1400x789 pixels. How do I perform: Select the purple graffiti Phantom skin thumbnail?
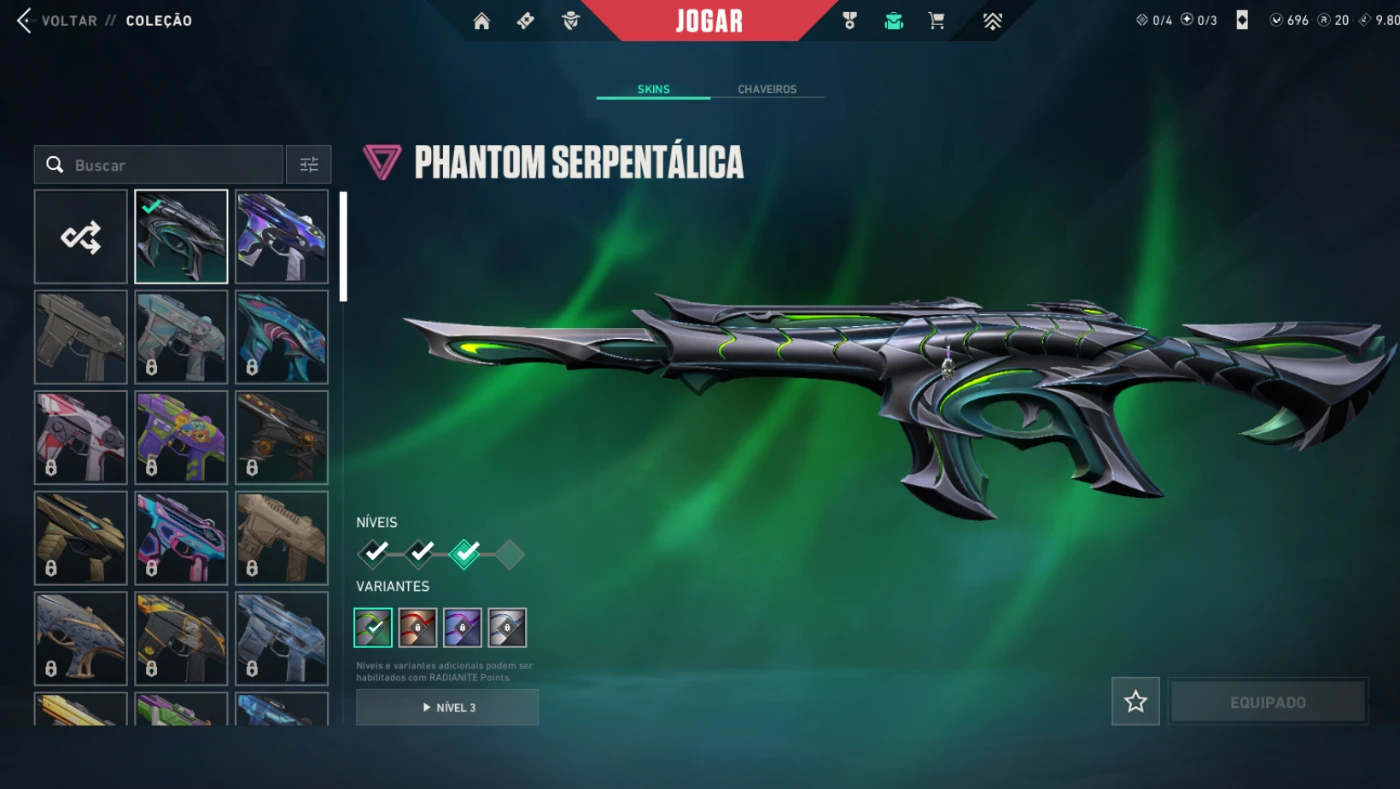tap(181, 438)
